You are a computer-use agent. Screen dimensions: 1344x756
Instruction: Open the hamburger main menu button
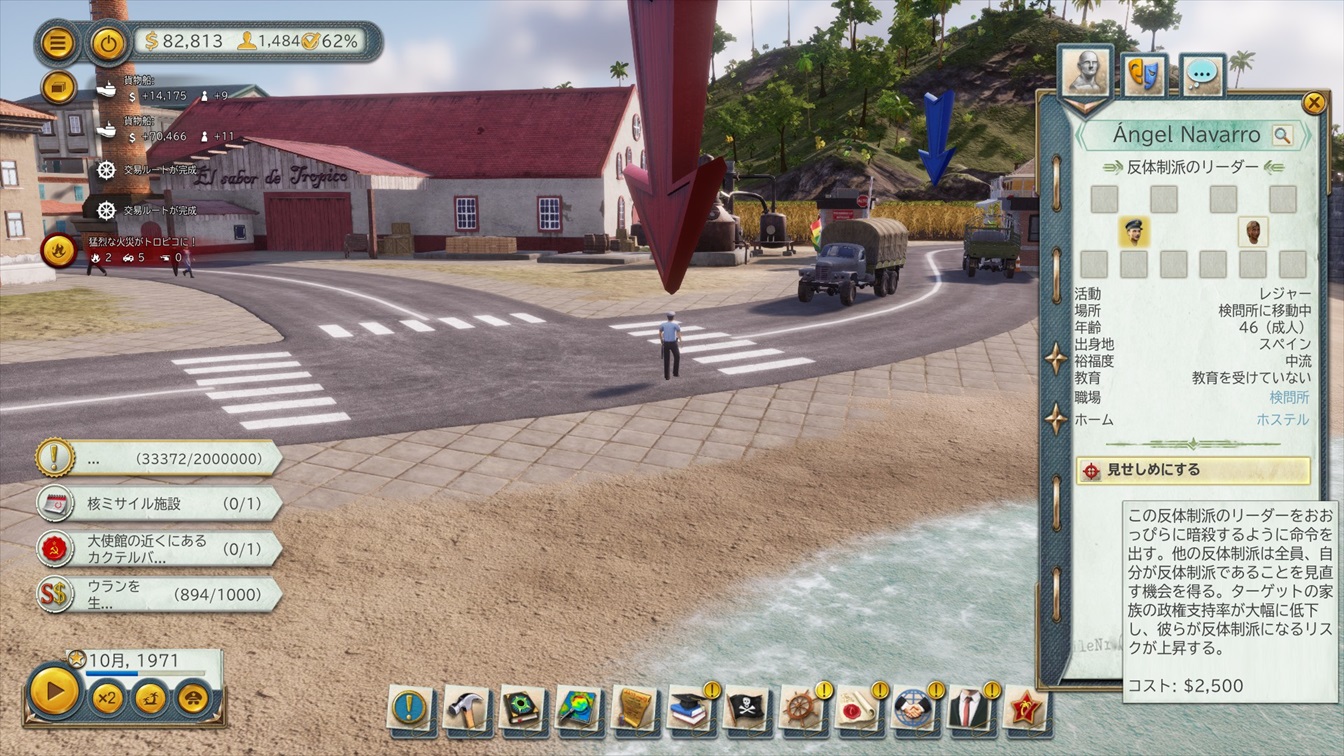coord(58,42)
